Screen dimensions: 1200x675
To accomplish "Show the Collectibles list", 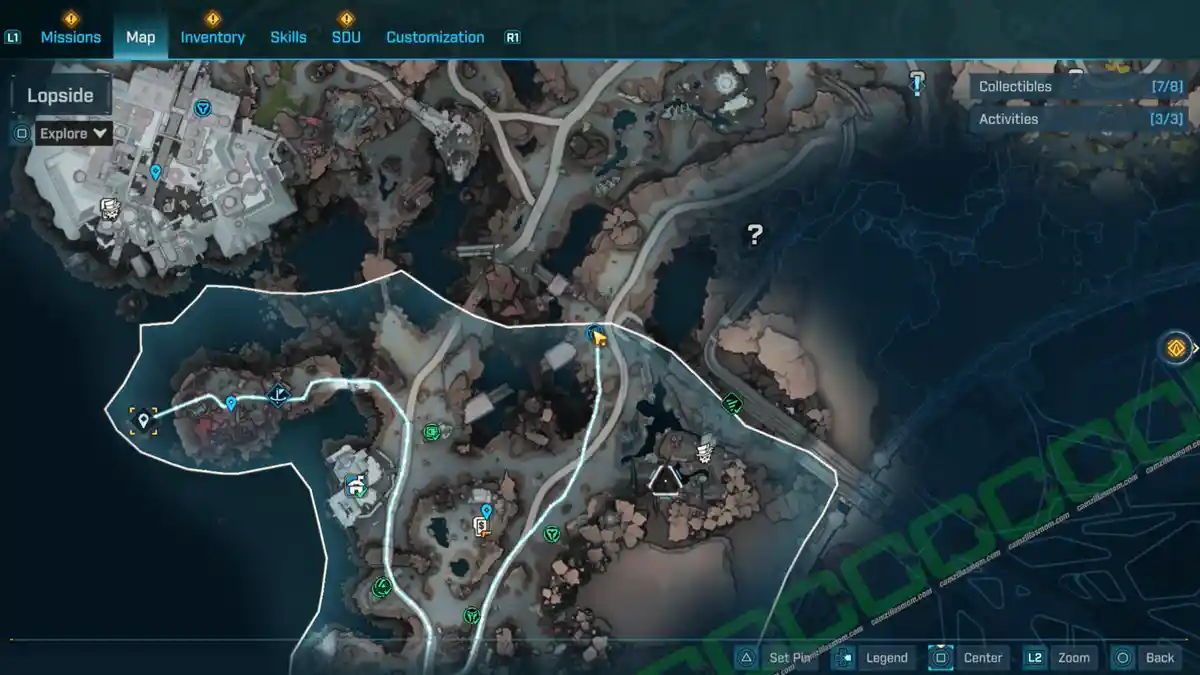I will click(x=1078, y=87).
